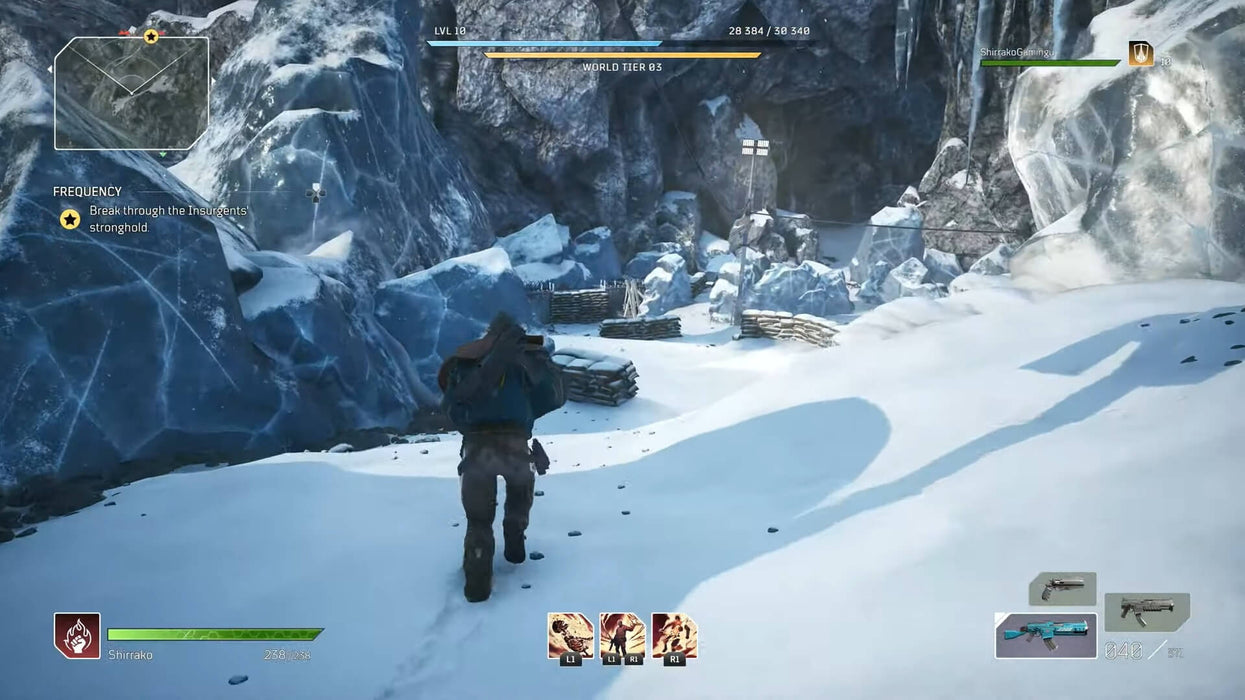
Task: Click the Pyromancer flaming fist class icon
Action: pyautogui.click(x=77, y=636)
